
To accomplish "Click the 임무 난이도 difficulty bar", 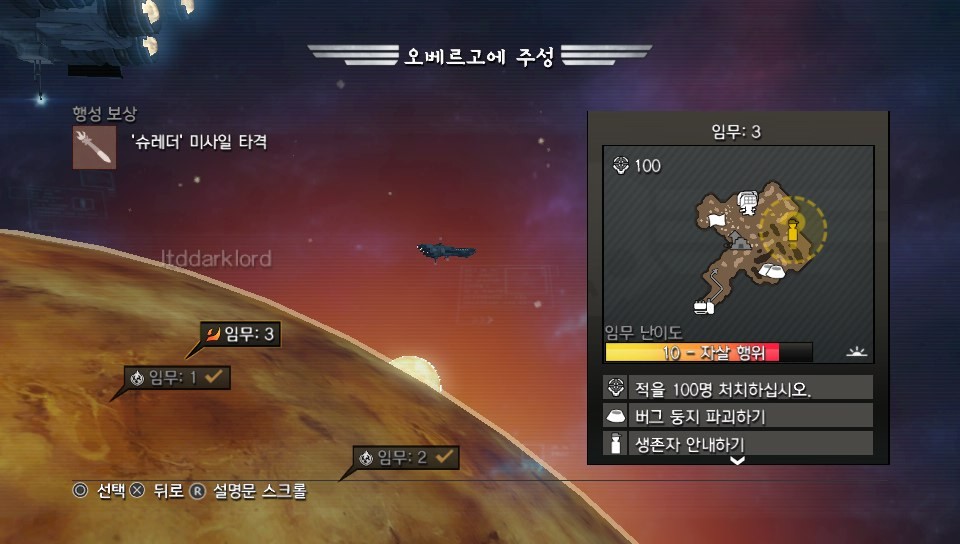I will [x=708, y=352].
